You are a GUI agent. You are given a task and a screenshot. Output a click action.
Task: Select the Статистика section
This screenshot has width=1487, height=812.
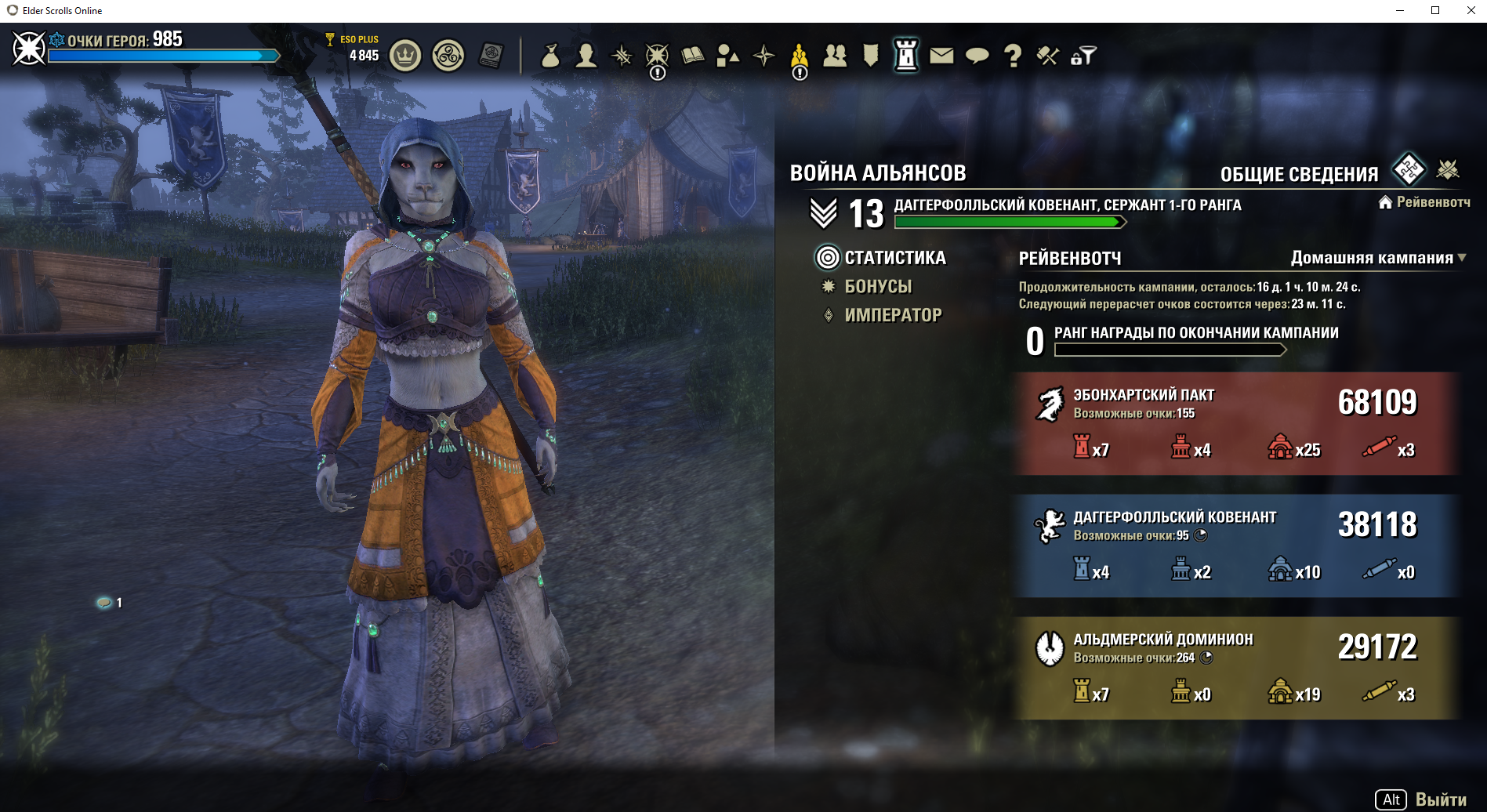894,258
